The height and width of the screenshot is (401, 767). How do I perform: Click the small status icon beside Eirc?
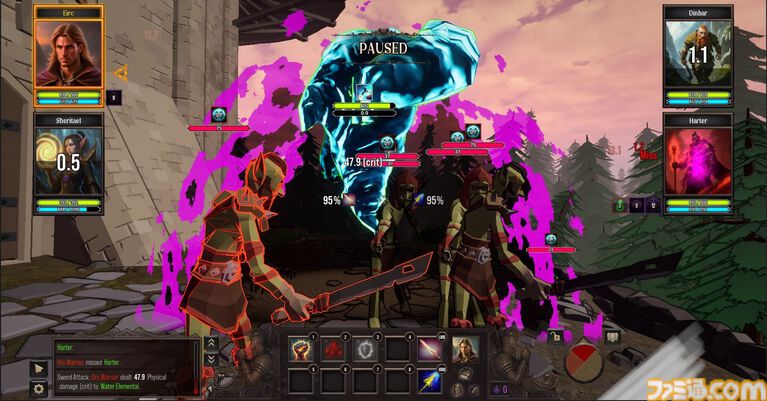coord(114,98)
